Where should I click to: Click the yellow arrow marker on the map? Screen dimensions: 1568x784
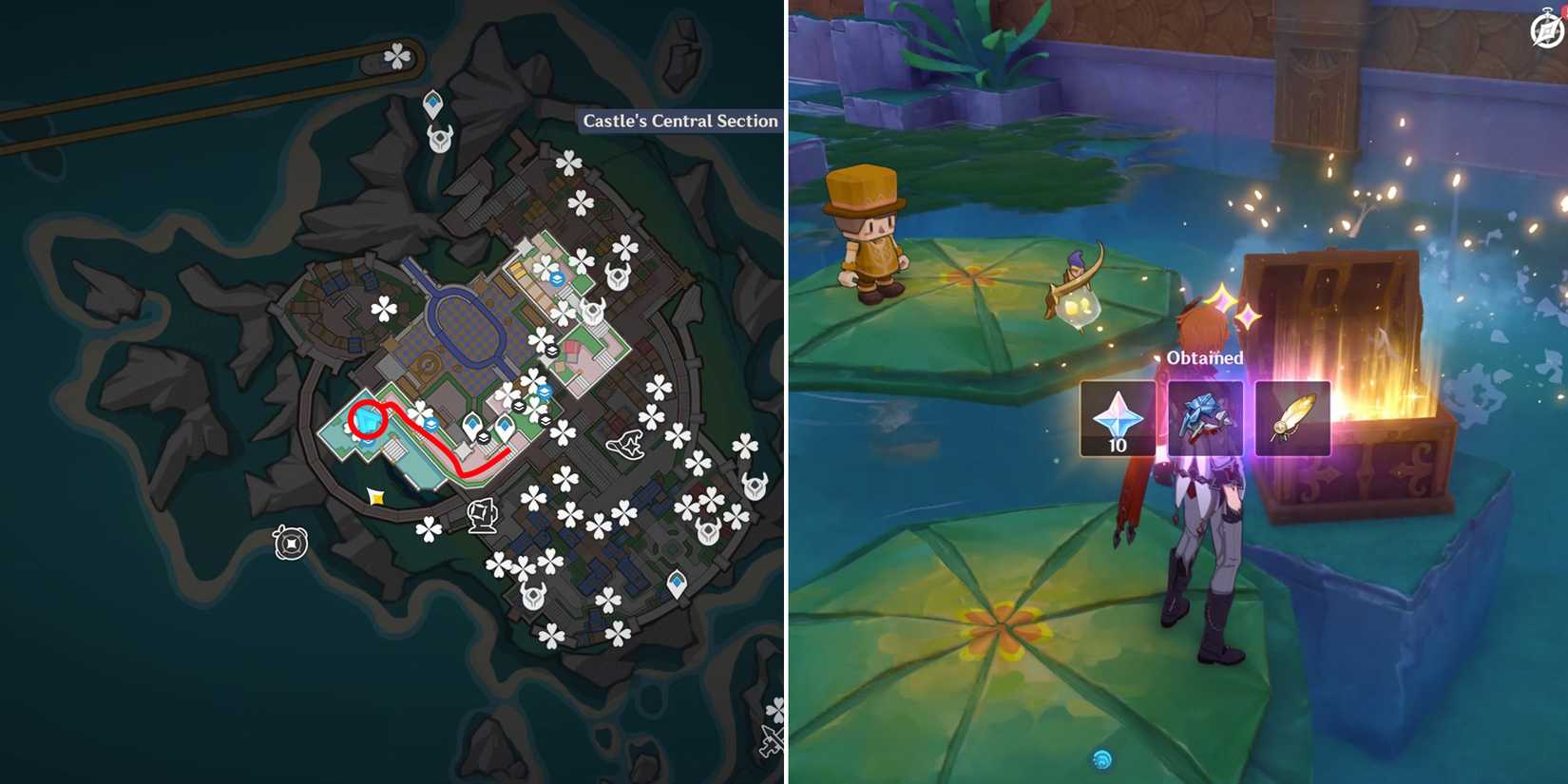pyautogui.click(x=375, y=497)
